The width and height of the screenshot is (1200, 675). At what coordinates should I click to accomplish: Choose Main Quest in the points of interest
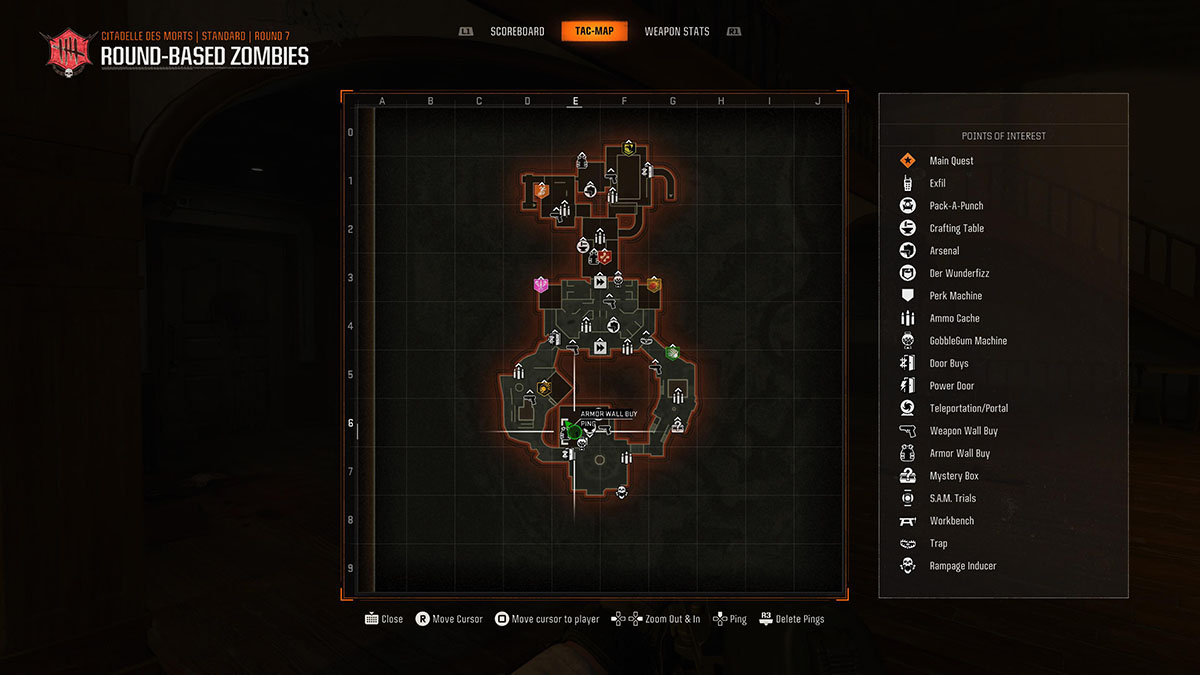[951, 161]
